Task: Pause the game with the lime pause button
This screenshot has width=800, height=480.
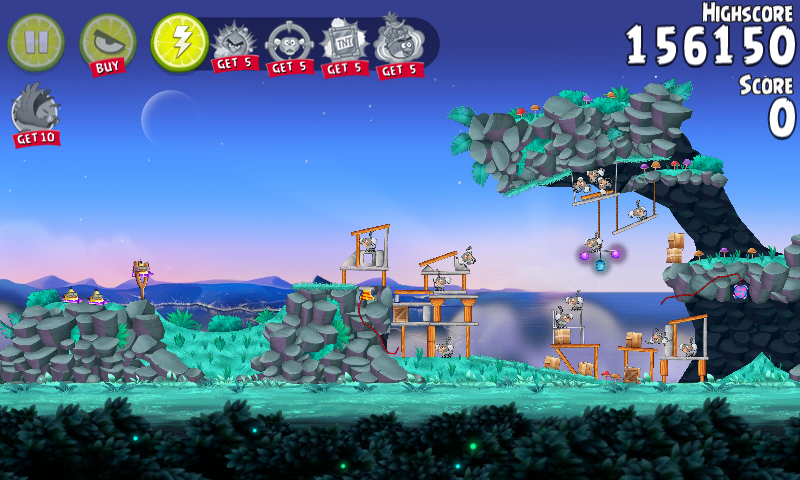Action: tap(35, 41)
